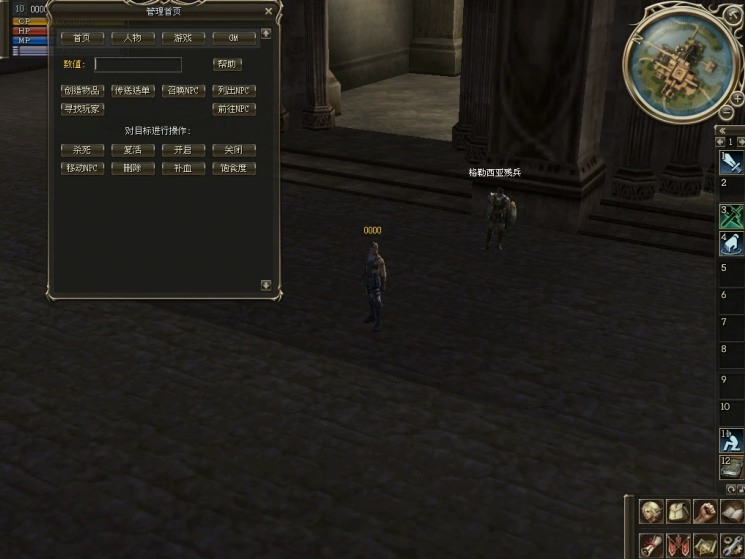Viewport: 745px width, 559px height.
Task: Click the 帮助 help button
Action: [x=228, y=65]
